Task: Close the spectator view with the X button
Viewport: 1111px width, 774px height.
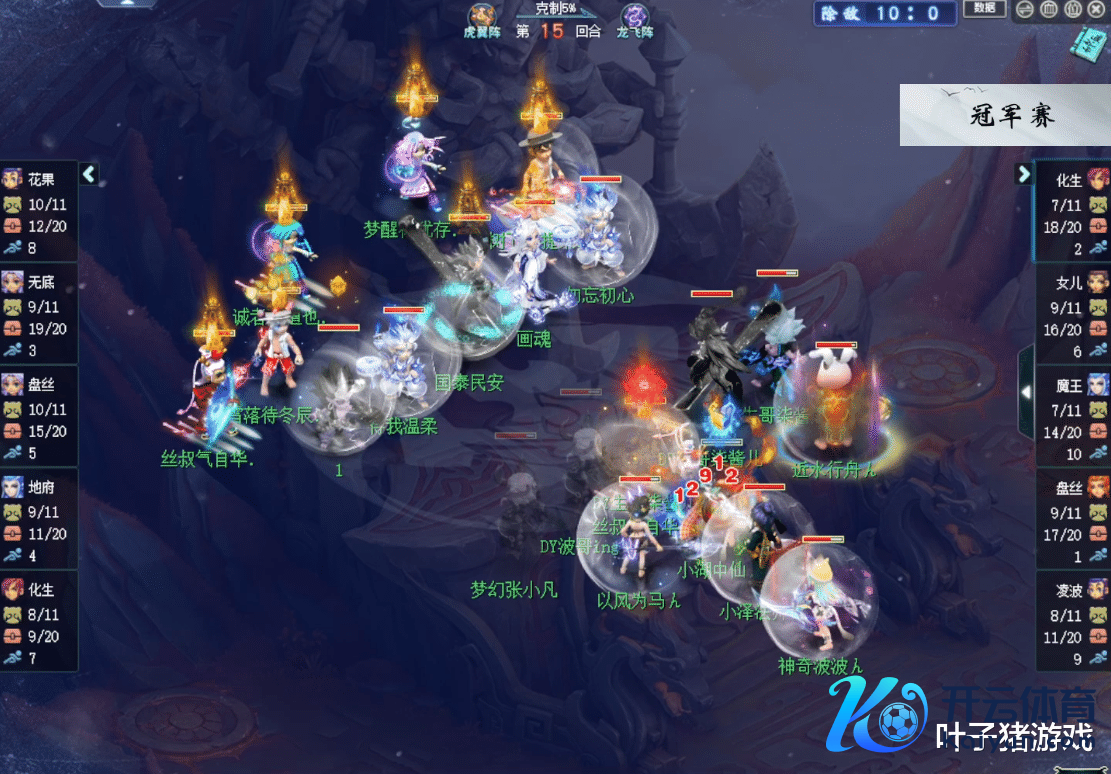Action: (x=1098, y=10)
